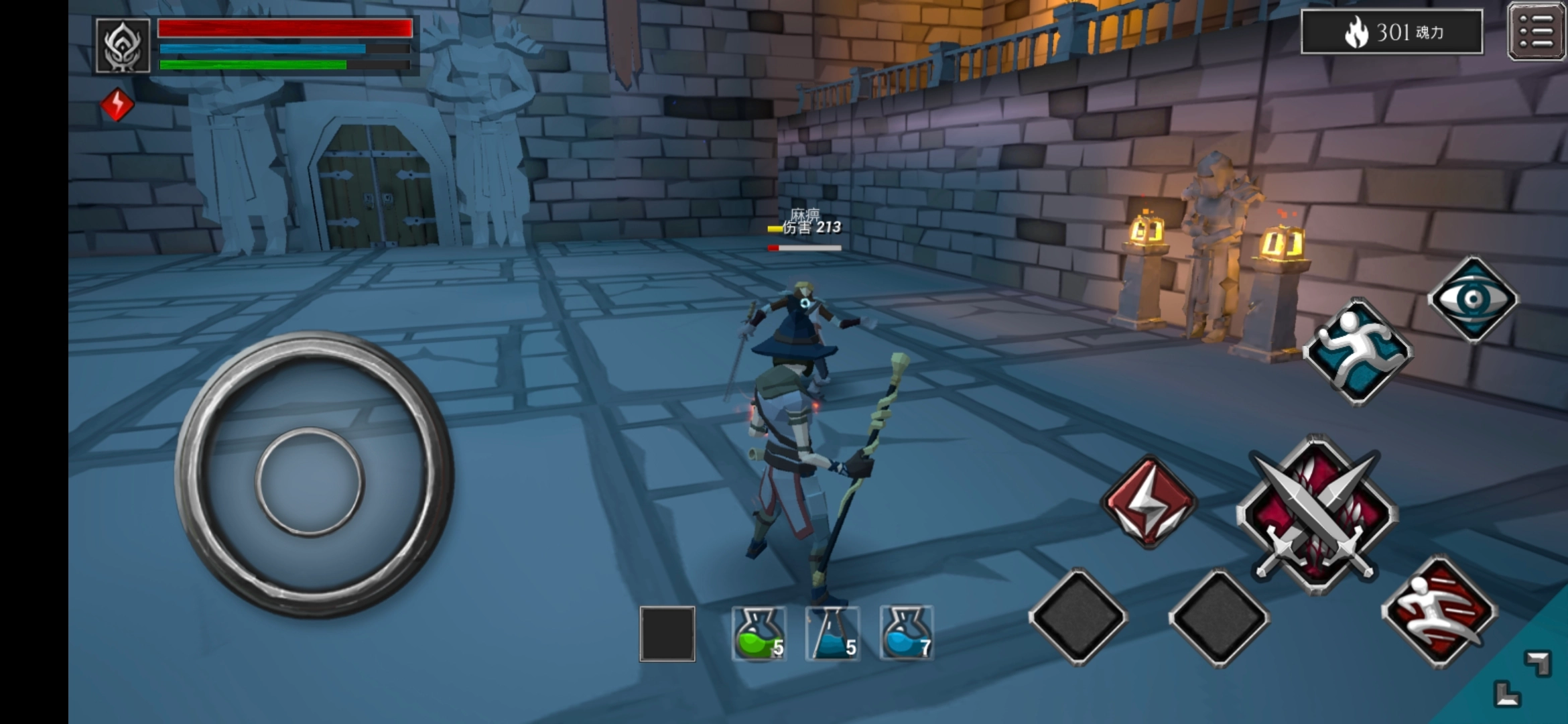This screenshot has height=724, width=1568.
Task: Tap the 301 soul power counter
Action: point(1392,32)
